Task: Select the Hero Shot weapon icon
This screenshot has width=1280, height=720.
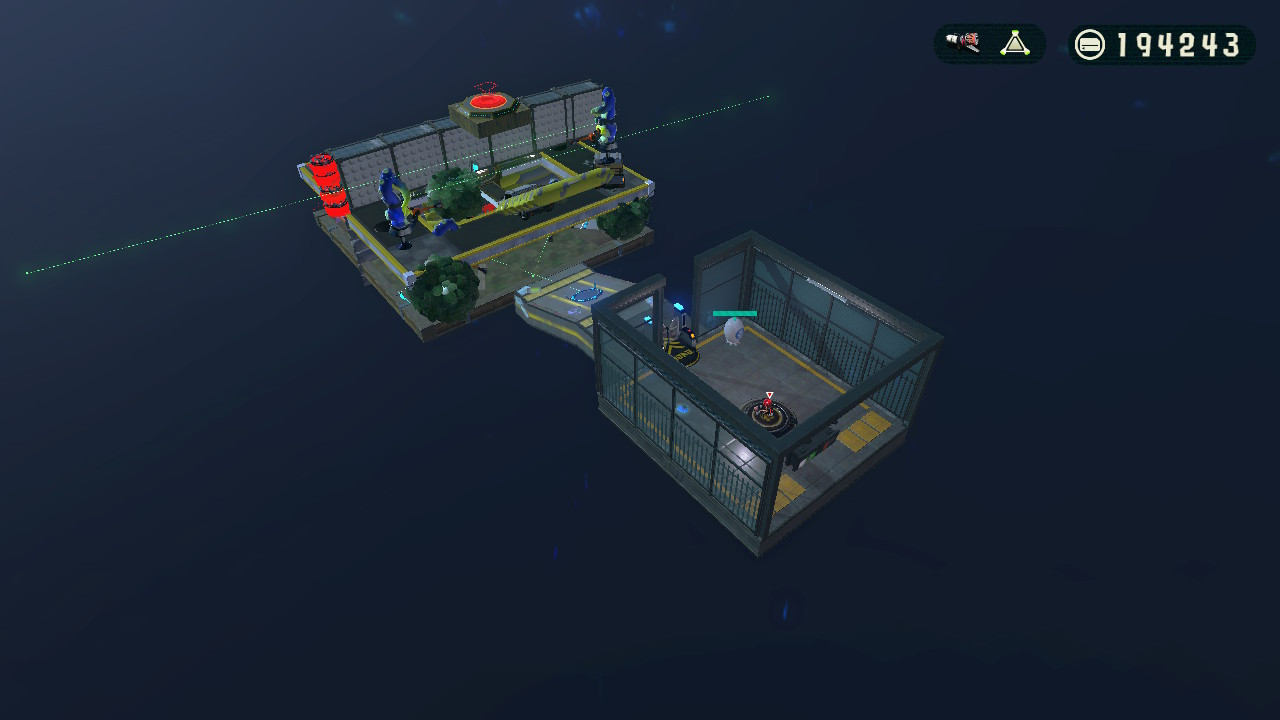Action: pos(963,42)
